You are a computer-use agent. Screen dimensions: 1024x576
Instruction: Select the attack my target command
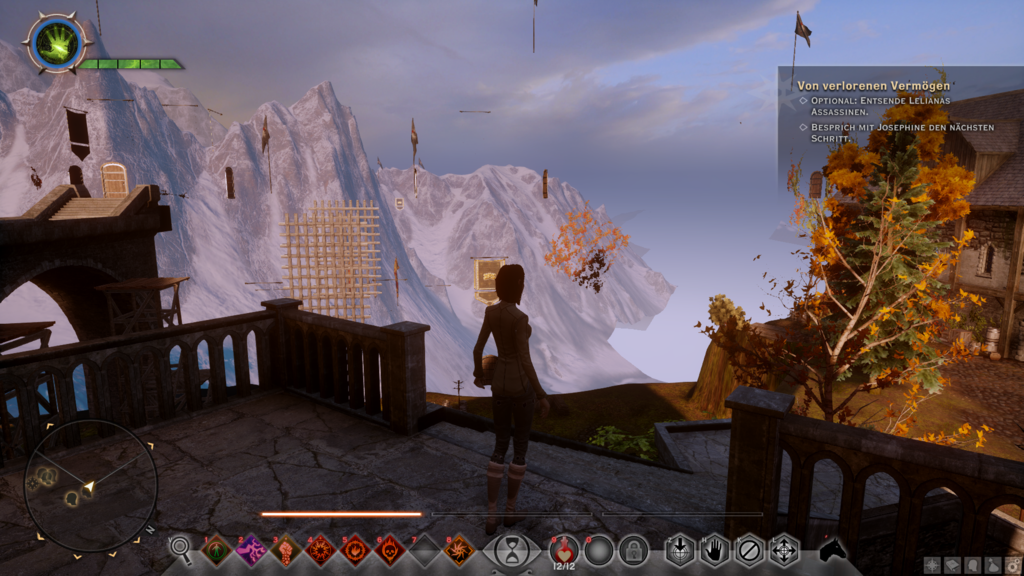(680, 550)
